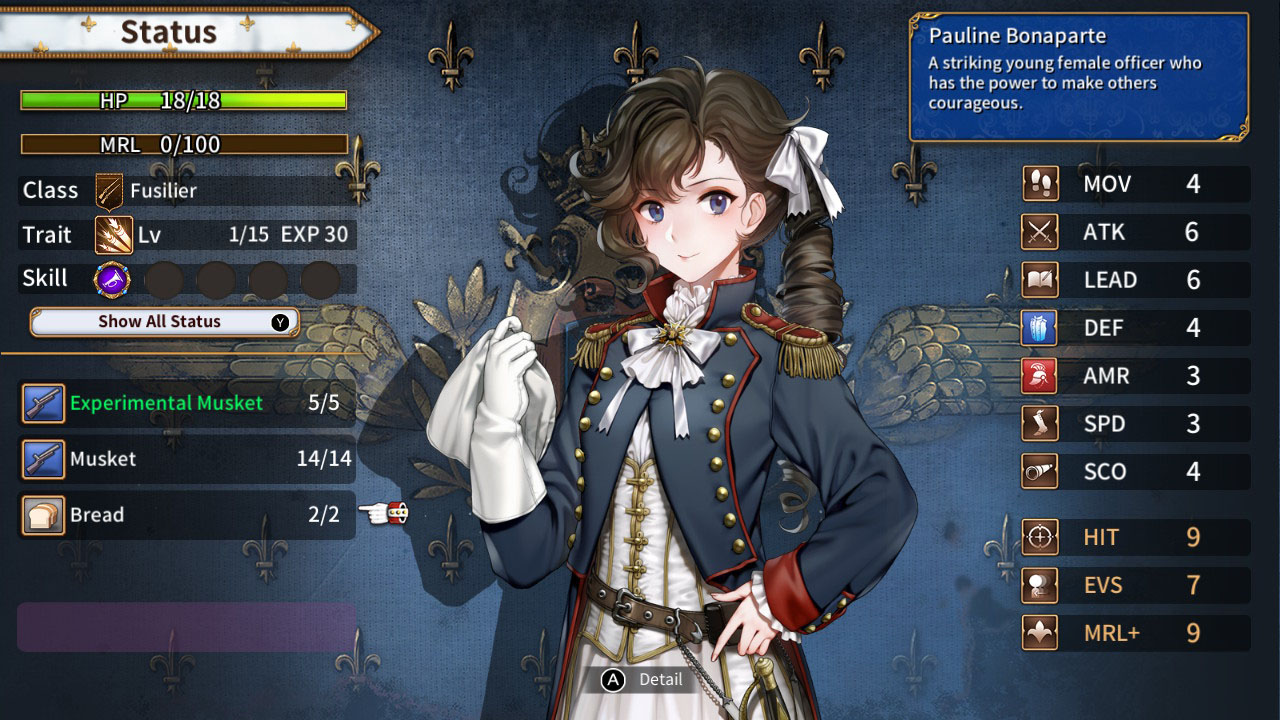Click the SCO spyglass icon
Viewport: 1280px width, 720px height.
point(1038,471)
